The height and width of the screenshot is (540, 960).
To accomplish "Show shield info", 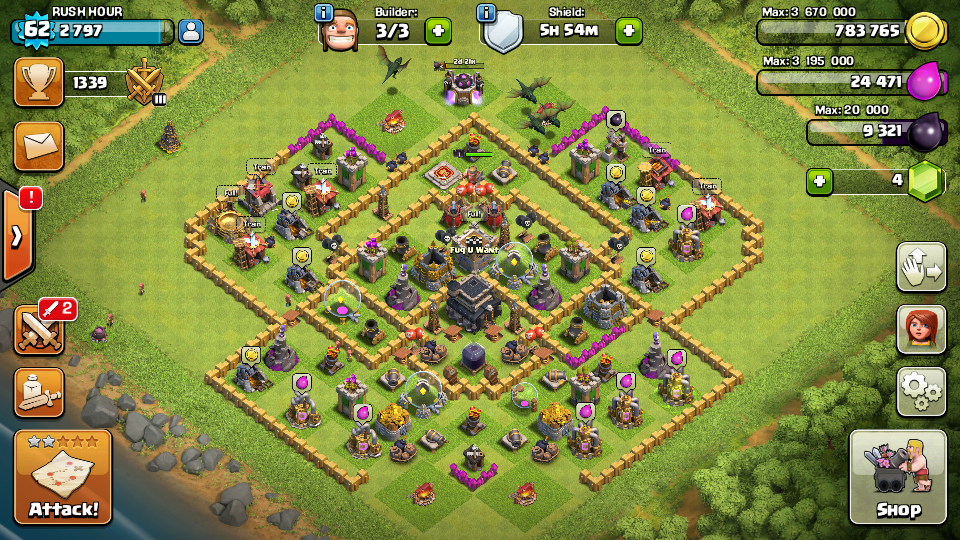I will (x=487, y=13).
